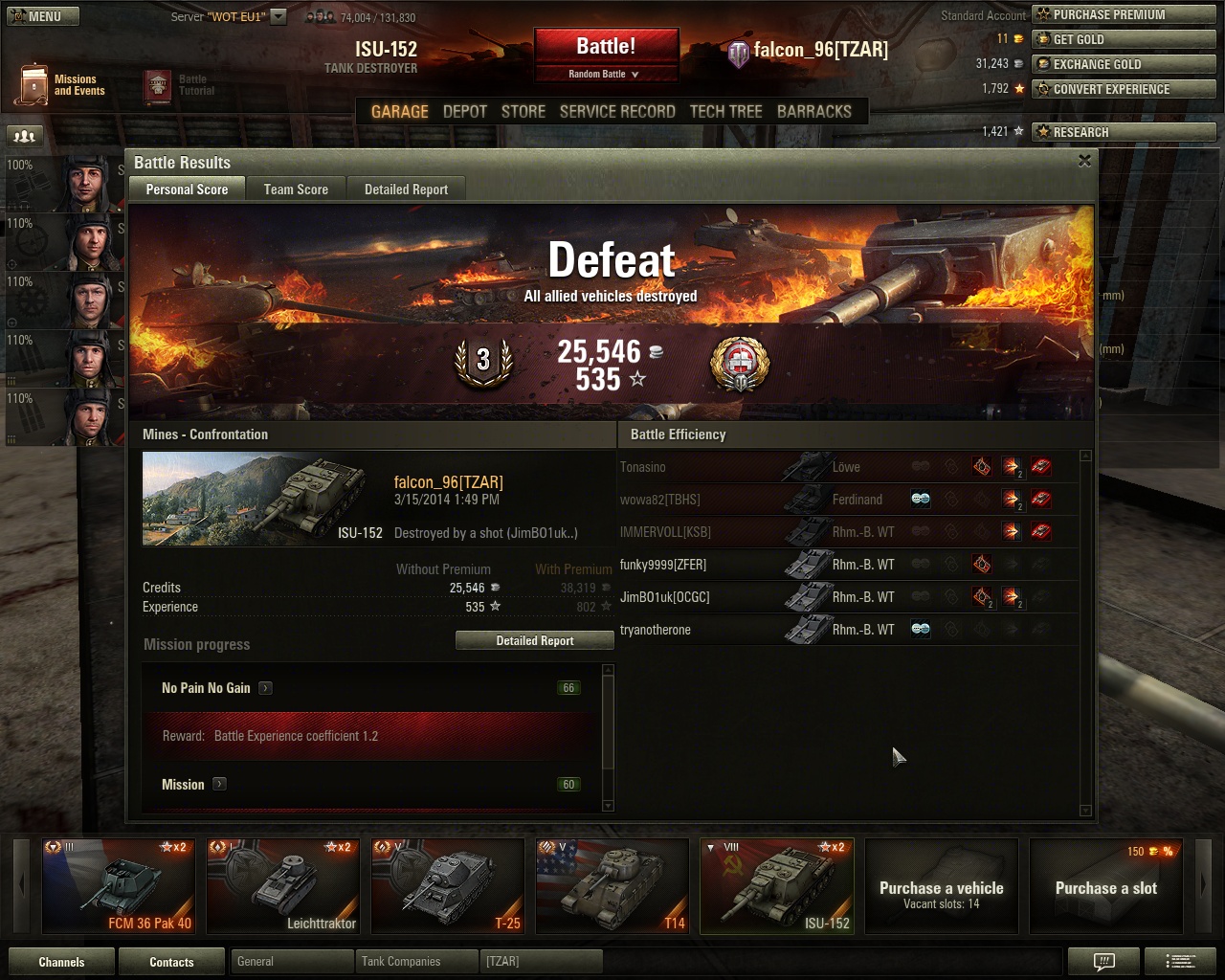Open the TECH TREE
Image resolution: width=1225 pixels, height=980 pixels.
725,111
